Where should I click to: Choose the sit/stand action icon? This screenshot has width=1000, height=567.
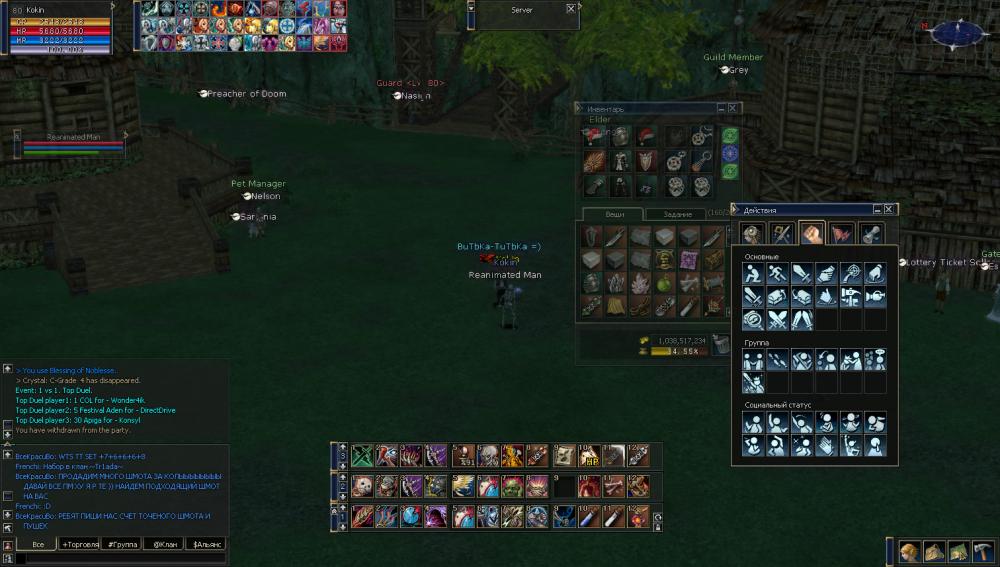(x=752, y=272)
